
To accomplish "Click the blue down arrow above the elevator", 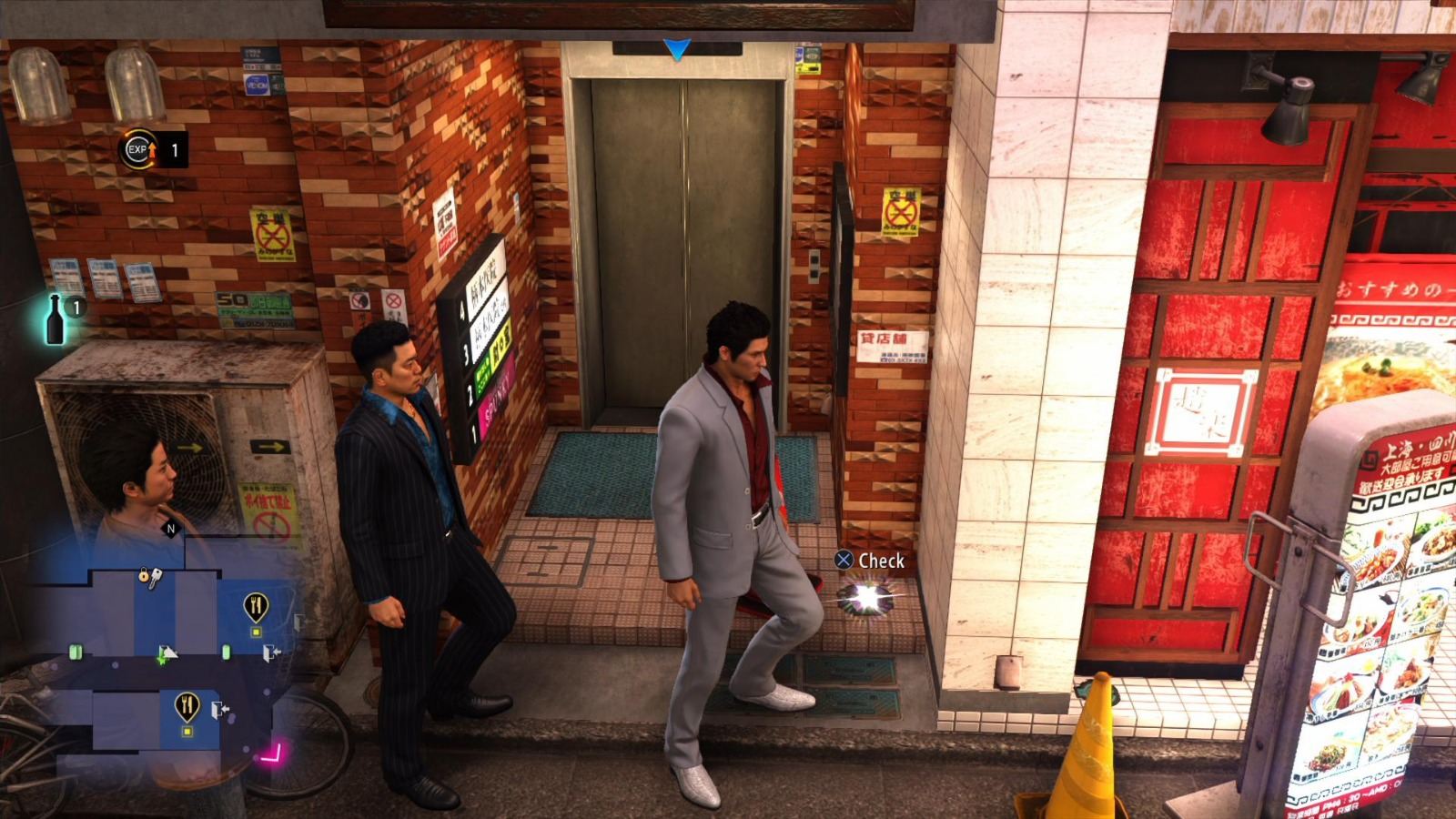I will tap(678, 50).
